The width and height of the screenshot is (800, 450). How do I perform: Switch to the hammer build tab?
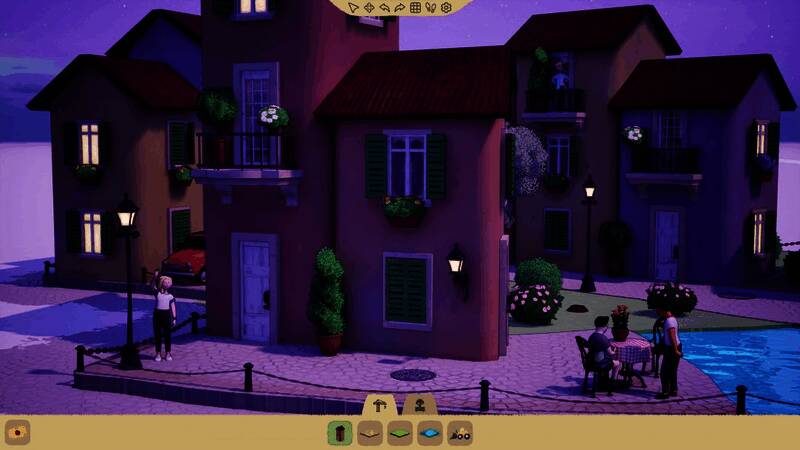pyautogui.click(x=380, y=404)
